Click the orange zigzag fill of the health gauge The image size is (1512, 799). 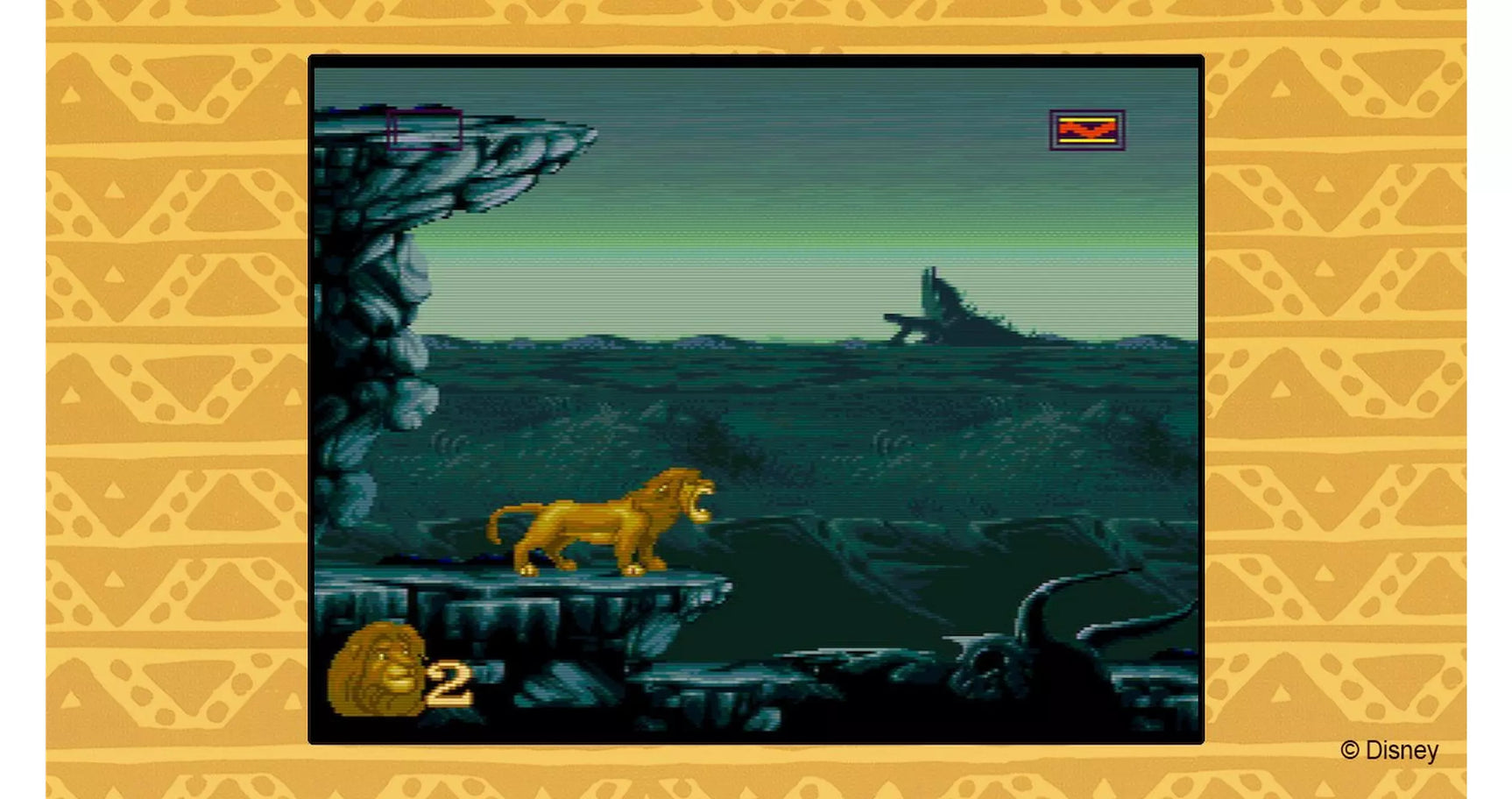(1086, 129)
